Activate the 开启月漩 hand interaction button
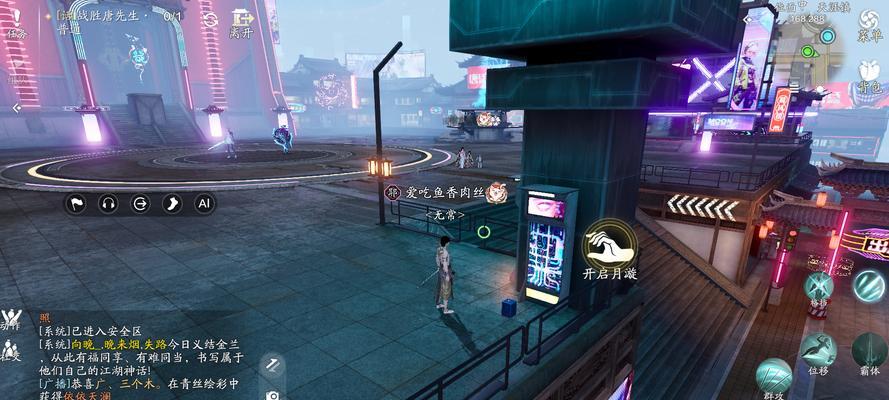 (609, 250)
